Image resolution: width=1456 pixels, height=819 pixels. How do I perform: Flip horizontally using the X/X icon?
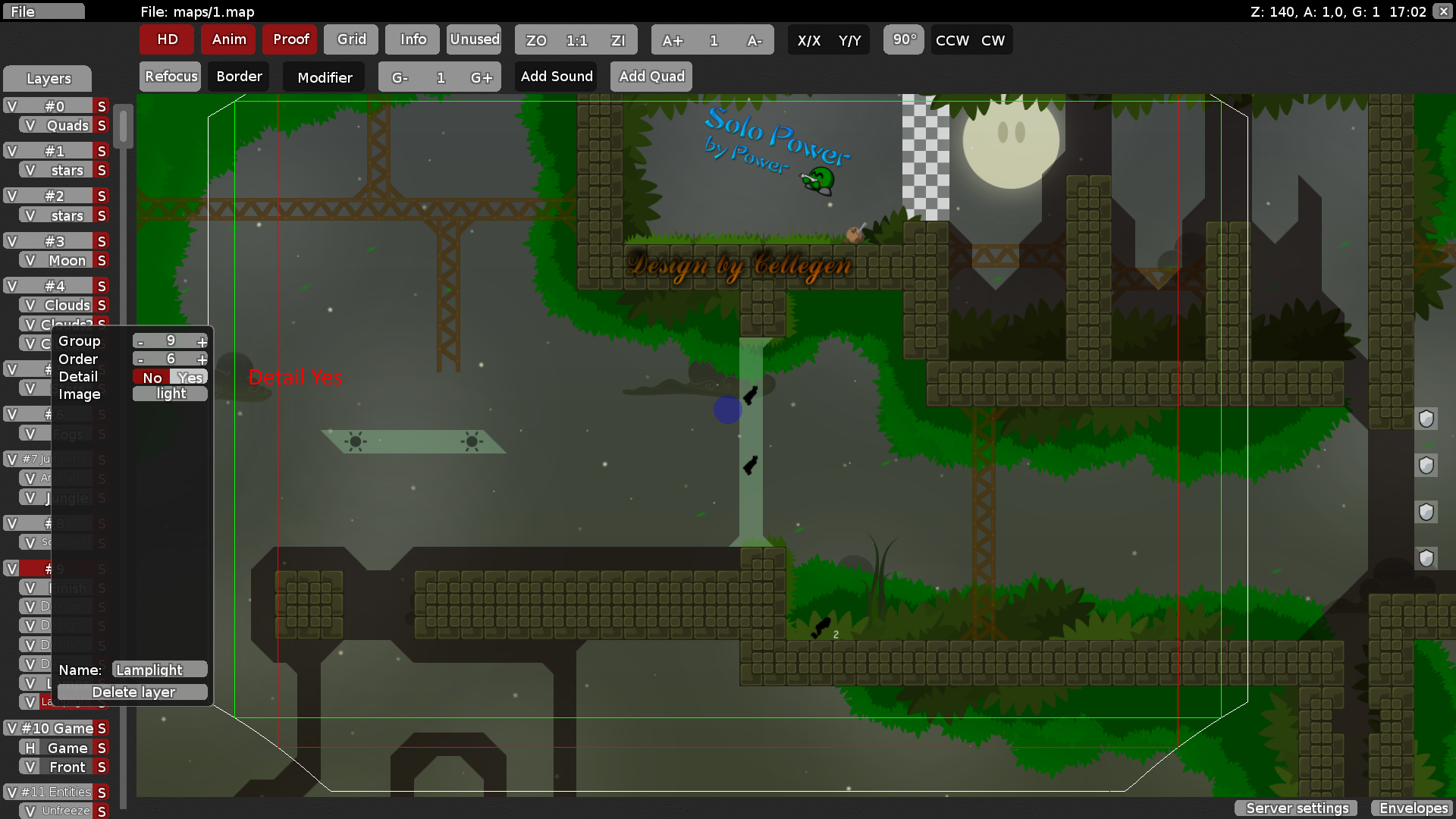click(808, 40)
